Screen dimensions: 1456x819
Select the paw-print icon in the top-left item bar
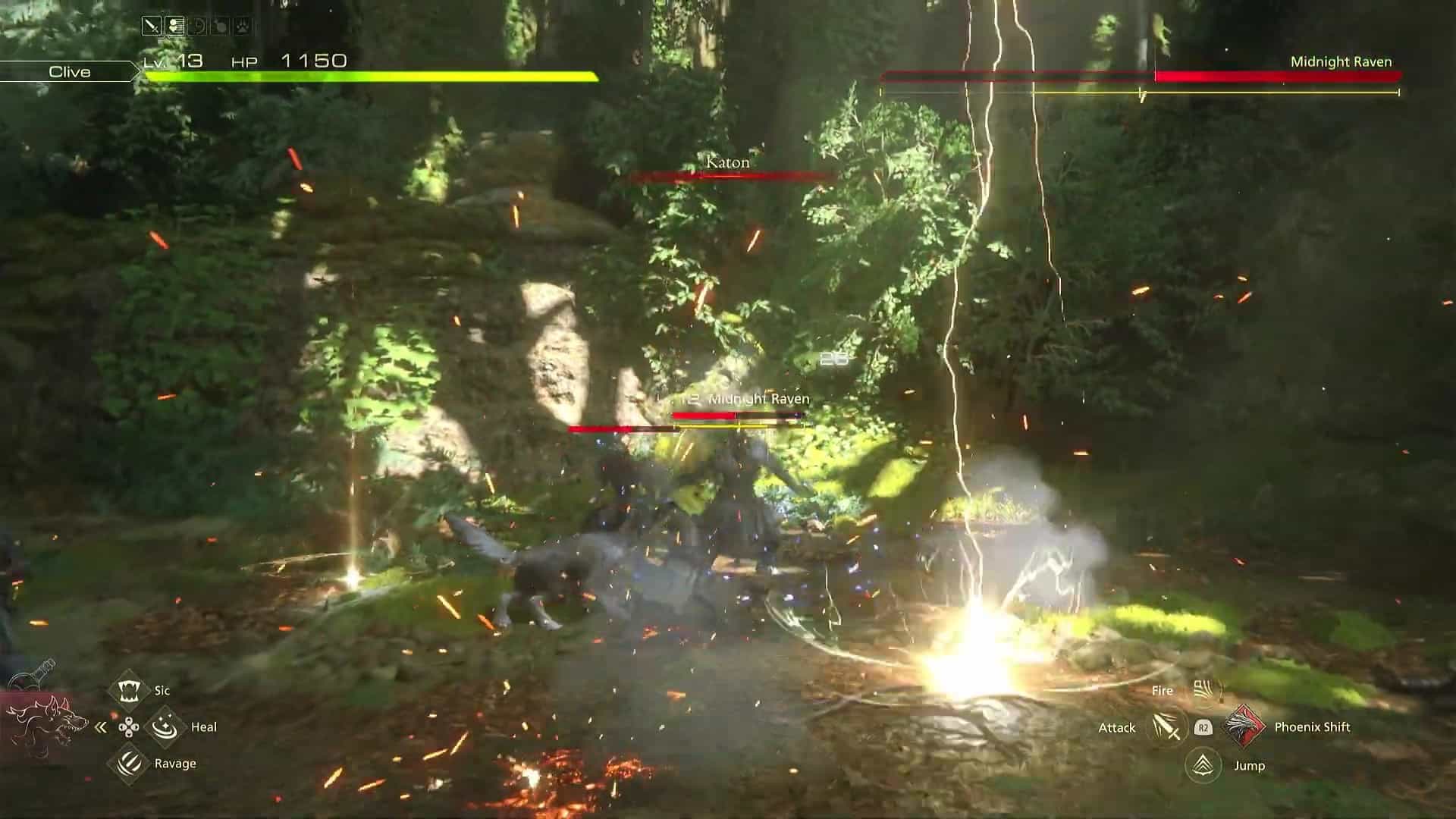pyautogui.click(x=241, y=25)
